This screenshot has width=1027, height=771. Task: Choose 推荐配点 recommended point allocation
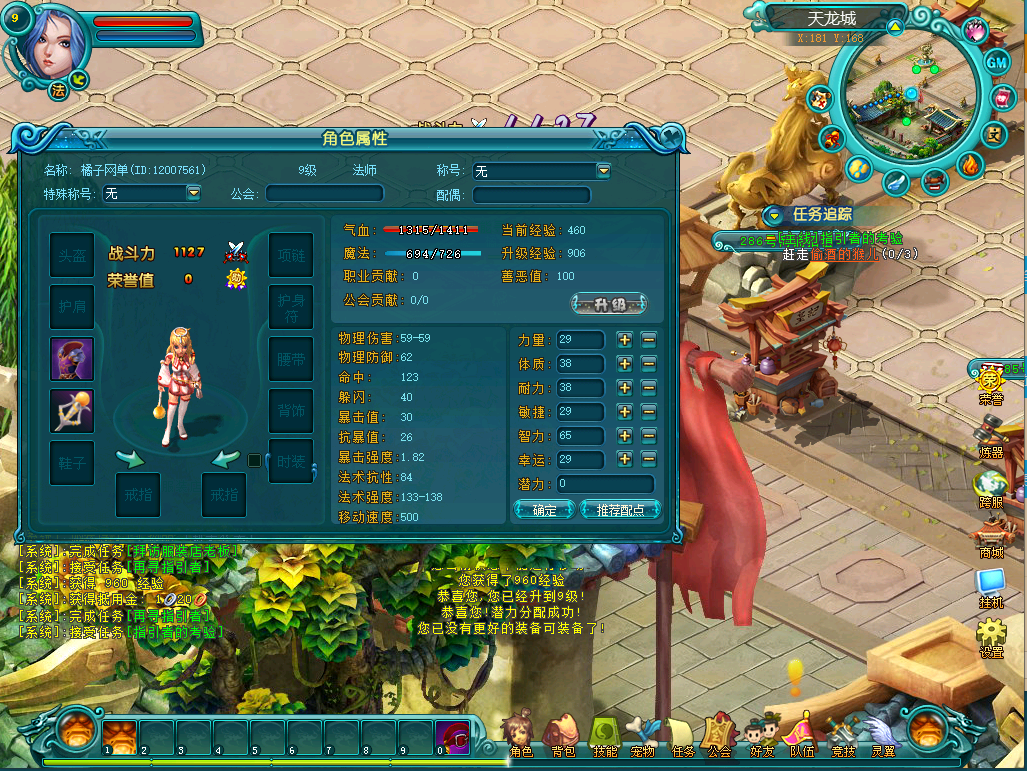620,510
